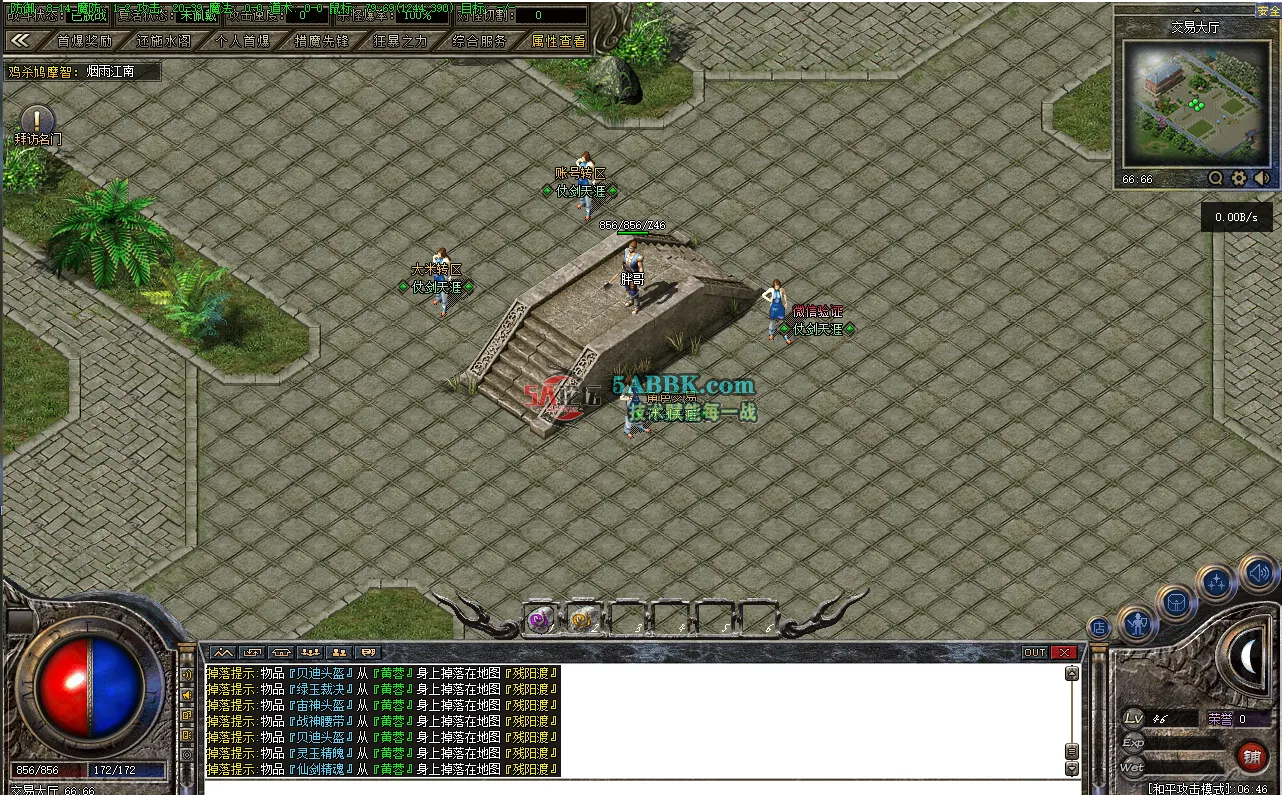Open the character equipment icon
1282x795 pixels.
pyautogui.click(x=1137, y=624)
